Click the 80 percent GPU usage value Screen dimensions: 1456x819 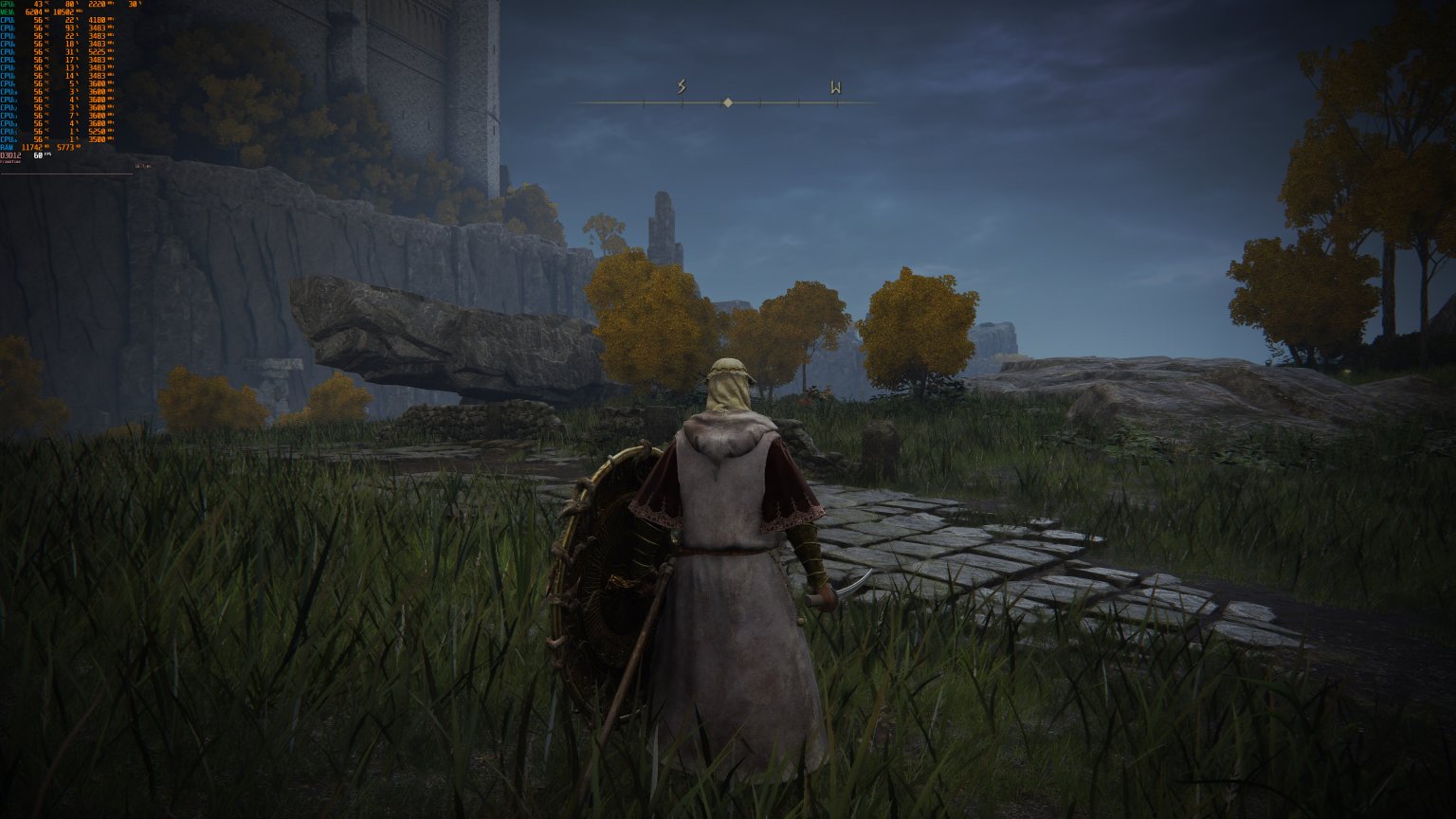coord(69,4)
